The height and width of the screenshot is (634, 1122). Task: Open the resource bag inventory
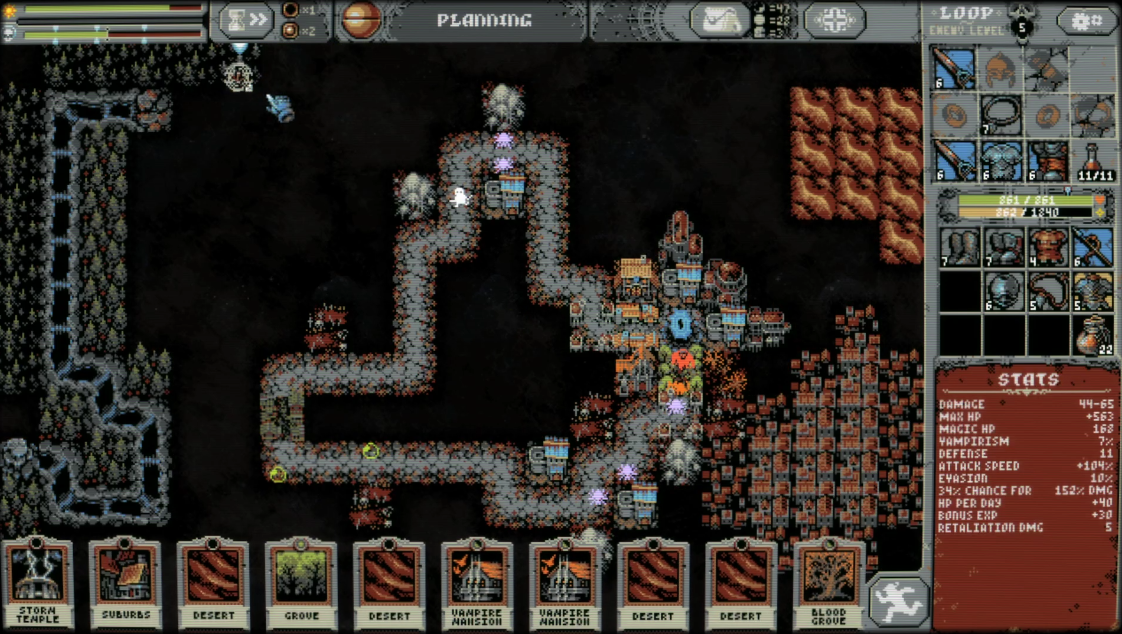pos(720,20)
